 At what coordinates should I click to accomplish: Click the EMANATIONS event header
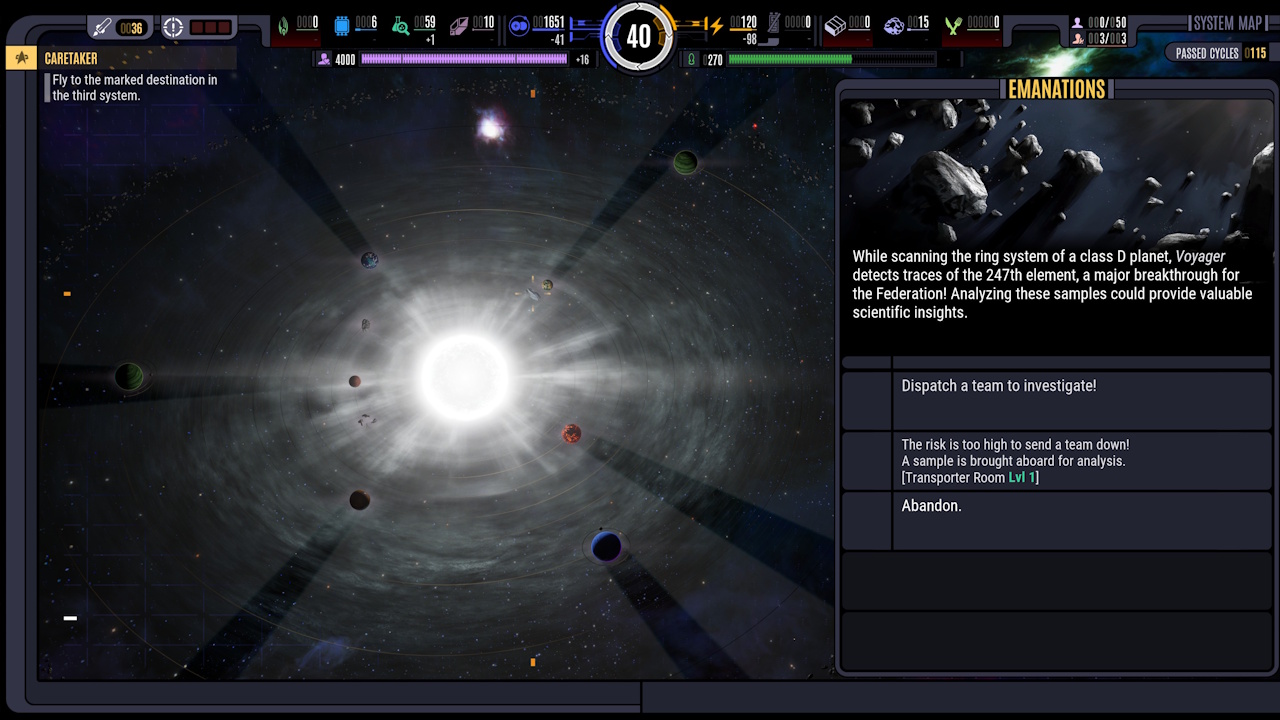pos(1055,89)
